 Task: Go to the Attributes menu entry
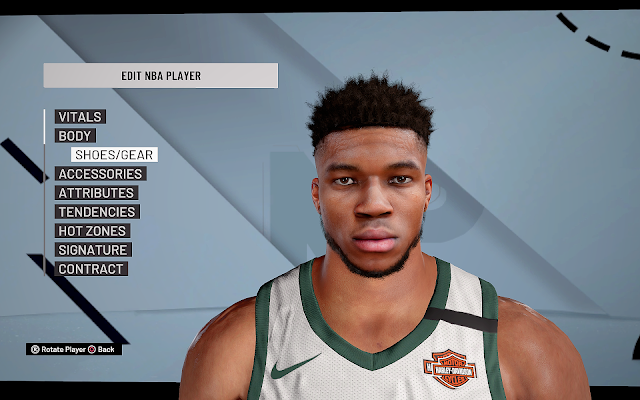click(96, 193)
